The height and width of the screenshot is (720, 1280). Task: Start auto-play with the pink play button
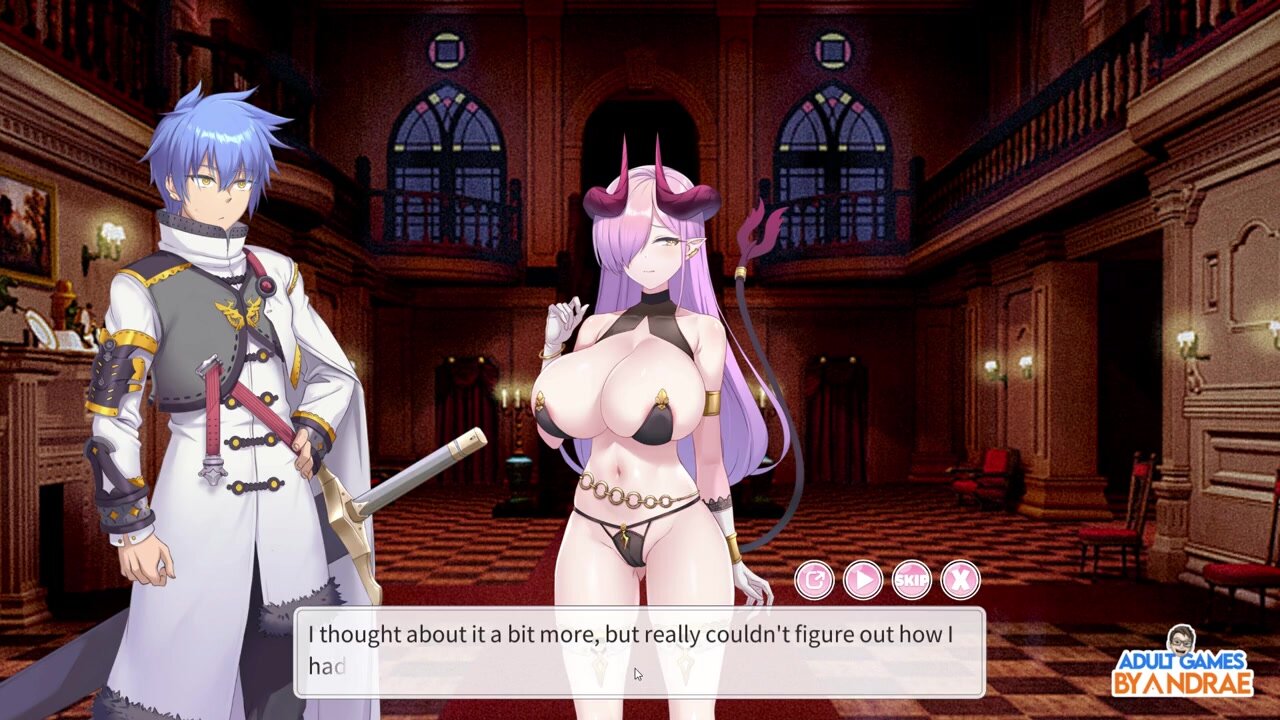(x=863, y=579)
